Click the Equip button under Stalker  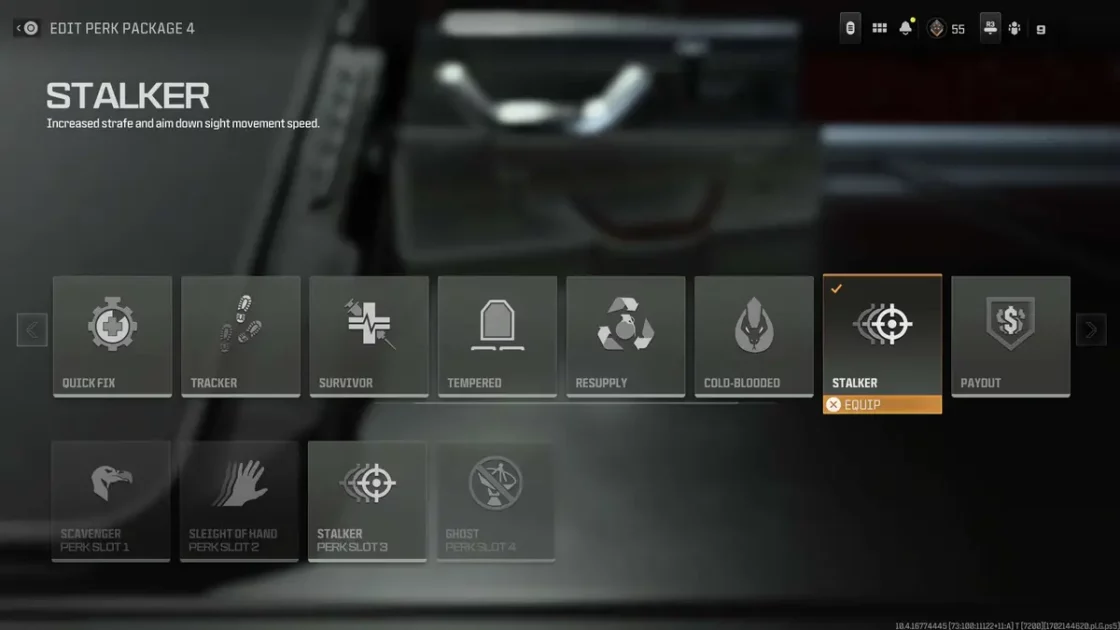tap(882, 405)
